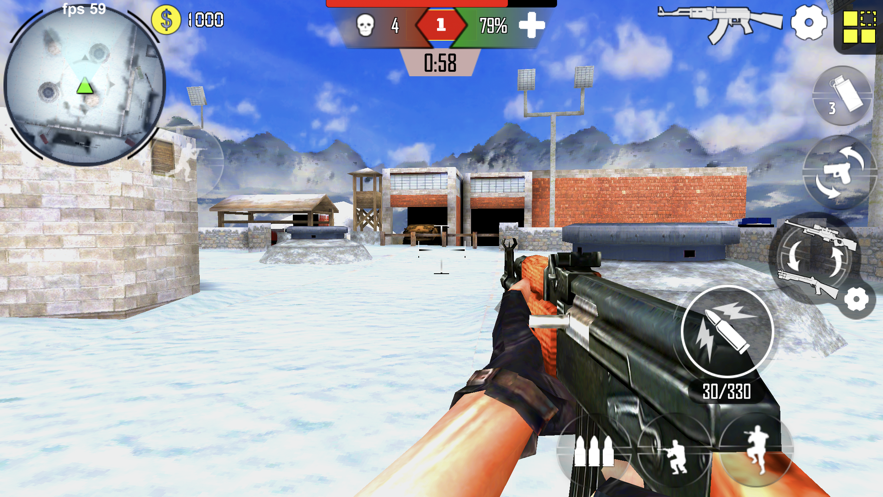Screen dimensions: 883x497
Task: Open the yellow squares menu button
Action: (859, 27)
